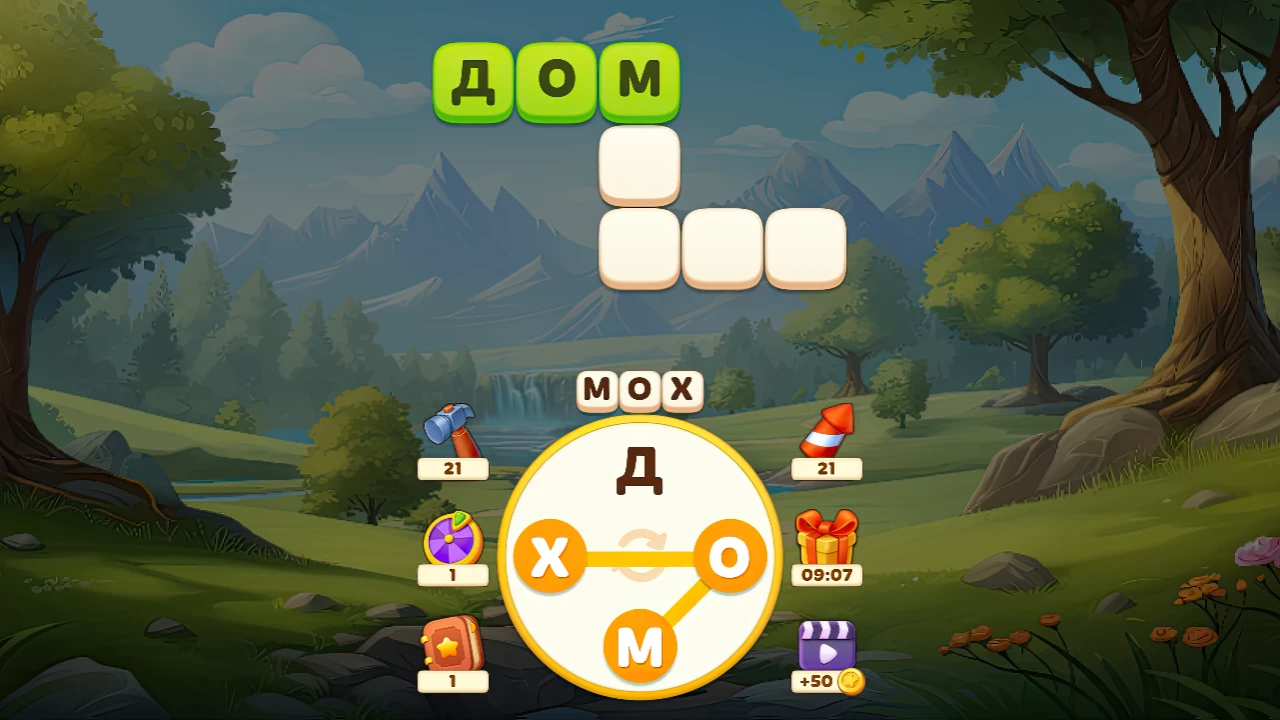1280x720 pixels.
Task: Open the rocket counter showing 21
Action: pos(827,469)
